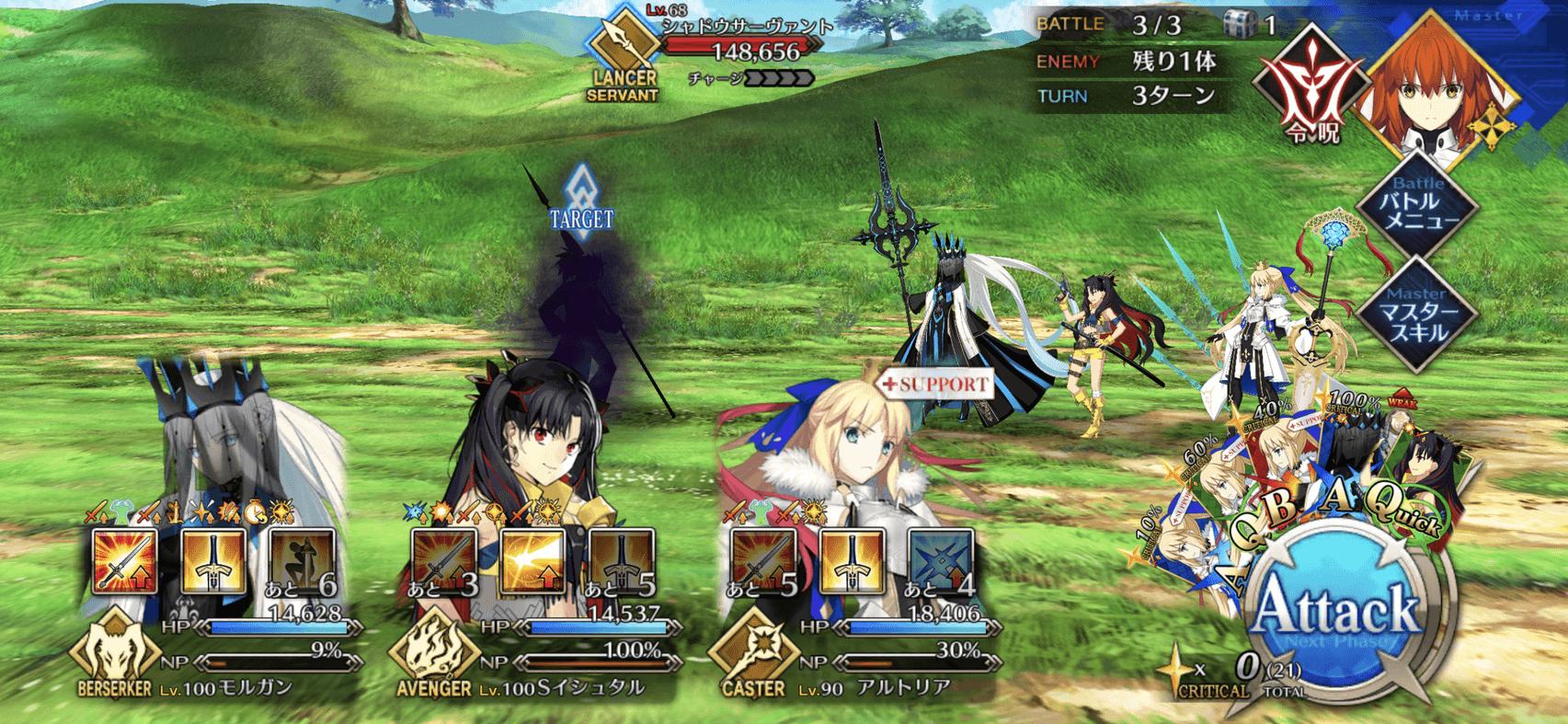Activate S Ishtar's glowing beam skill
The width and height of the screenshot is (1568, 724).
click(532, 560)
